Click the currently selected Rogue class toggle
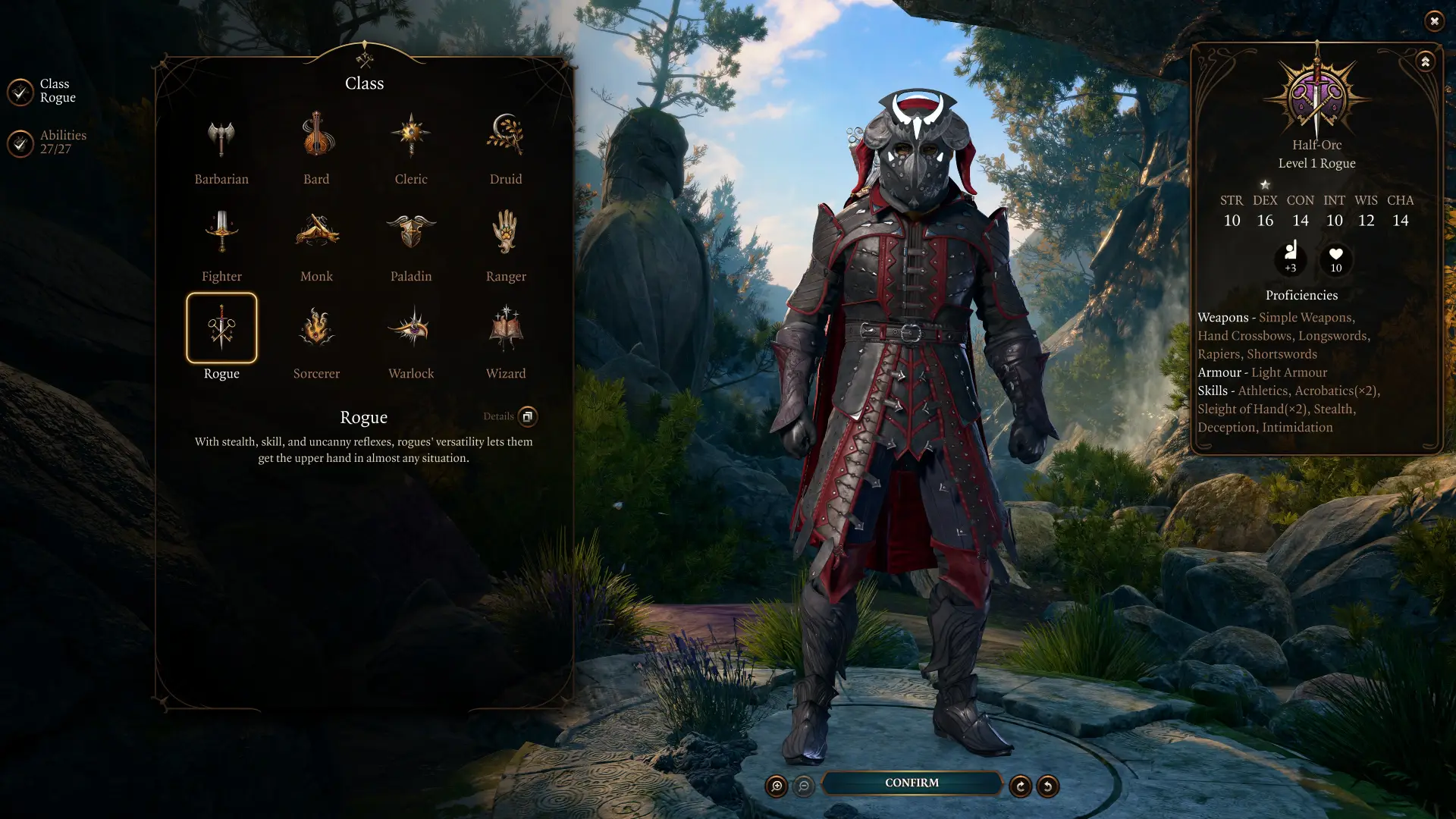This screenshot has height=819, width=1456. coord(221,328)
